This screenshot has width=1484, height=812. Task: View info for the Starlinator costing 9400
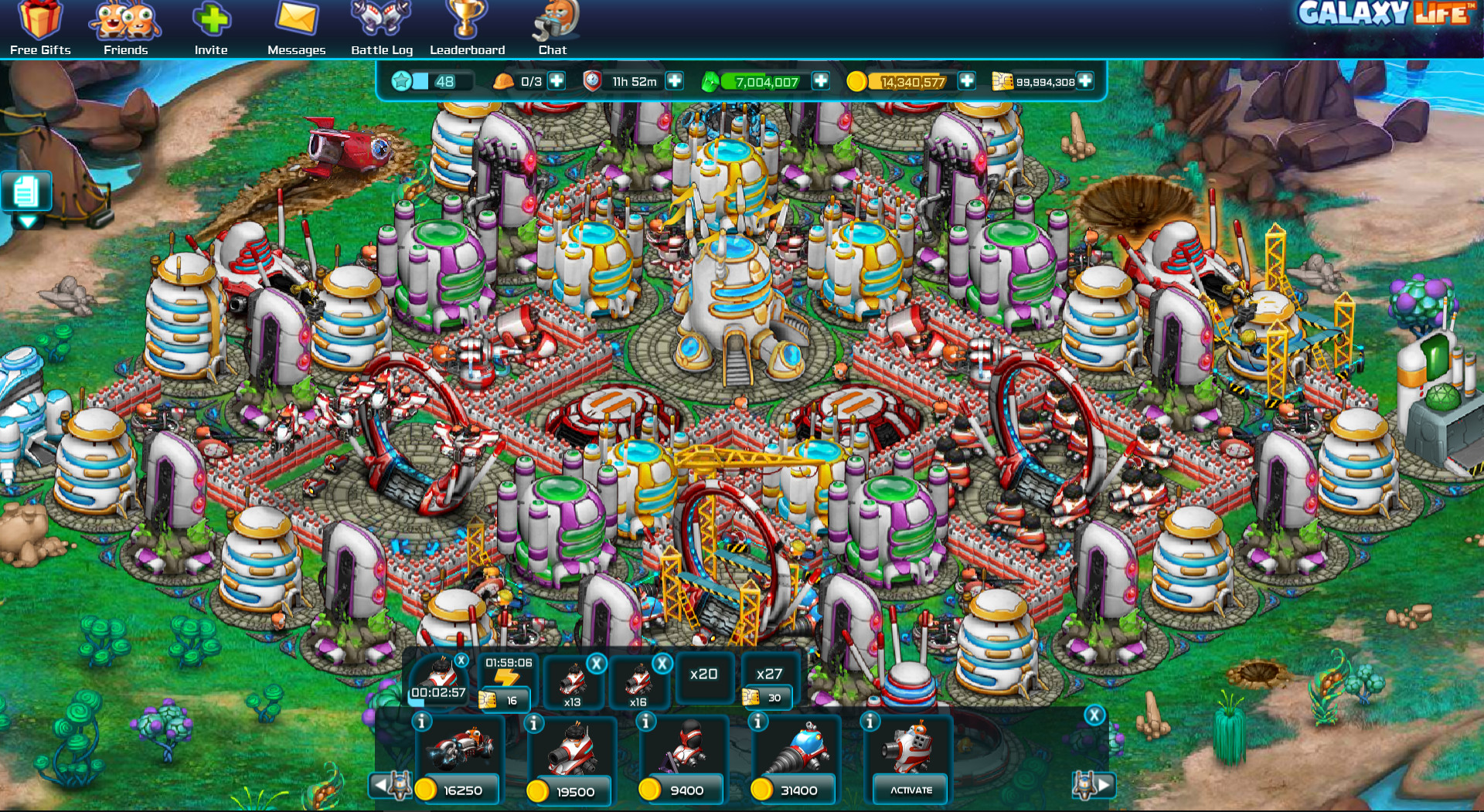[644, 721]
